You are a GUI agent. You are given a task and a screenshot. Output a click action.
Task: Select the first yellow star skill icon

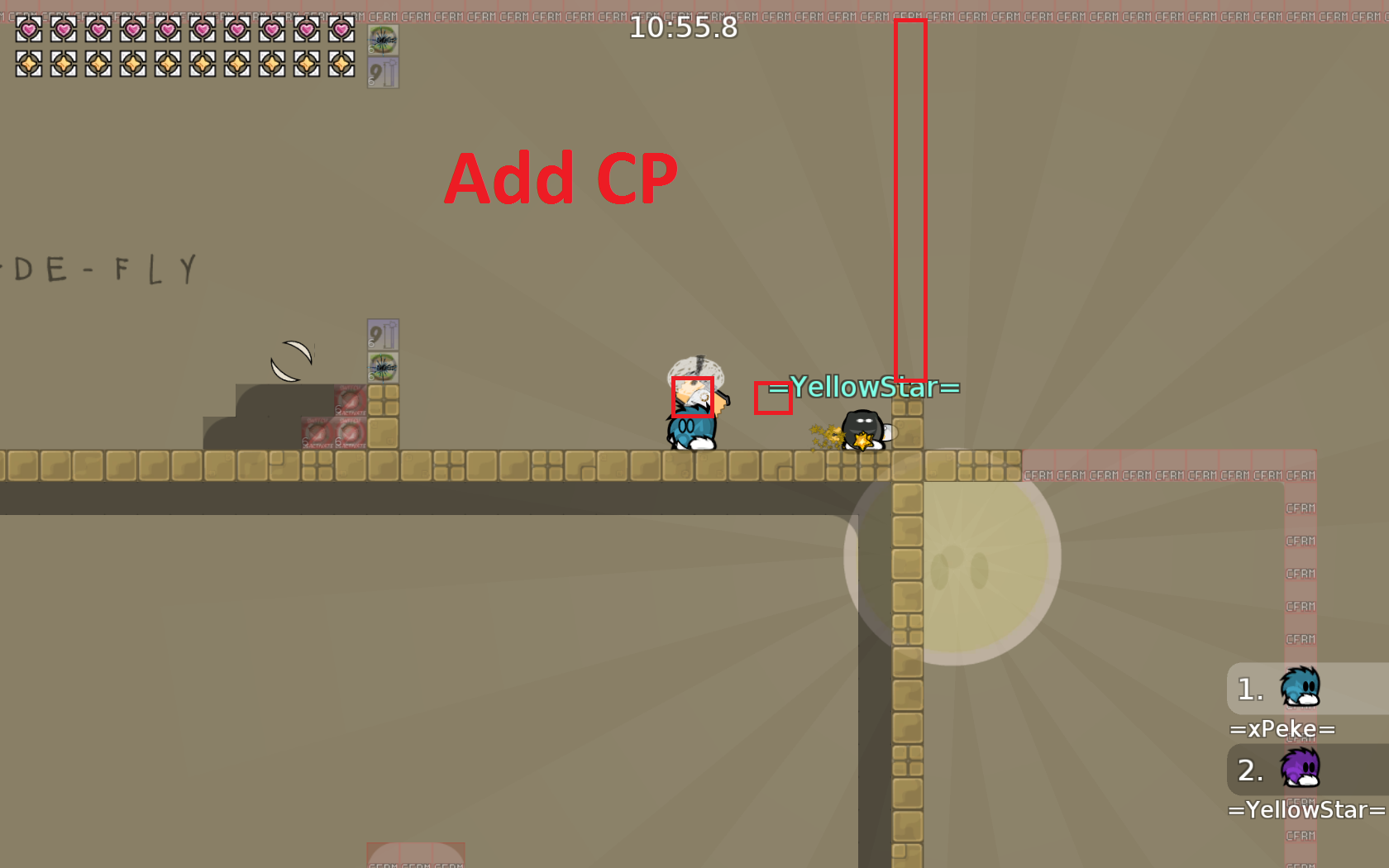point(27,63)
